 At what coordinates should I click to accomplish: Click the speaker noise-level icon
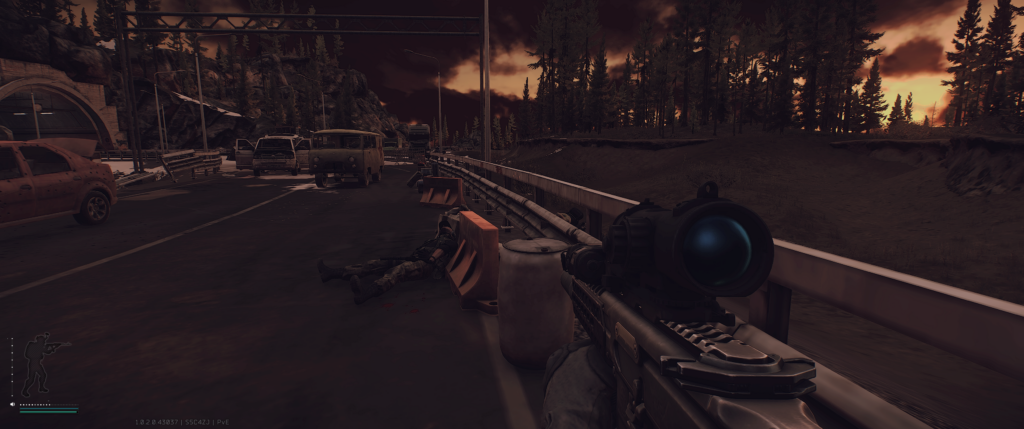pyautogui.click(x=13, y=405)
